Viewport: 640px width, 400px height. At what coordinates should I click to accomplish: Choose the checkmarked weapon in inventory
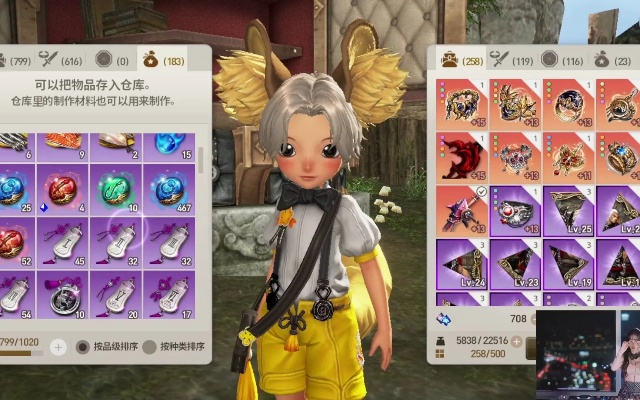[461, 209]
